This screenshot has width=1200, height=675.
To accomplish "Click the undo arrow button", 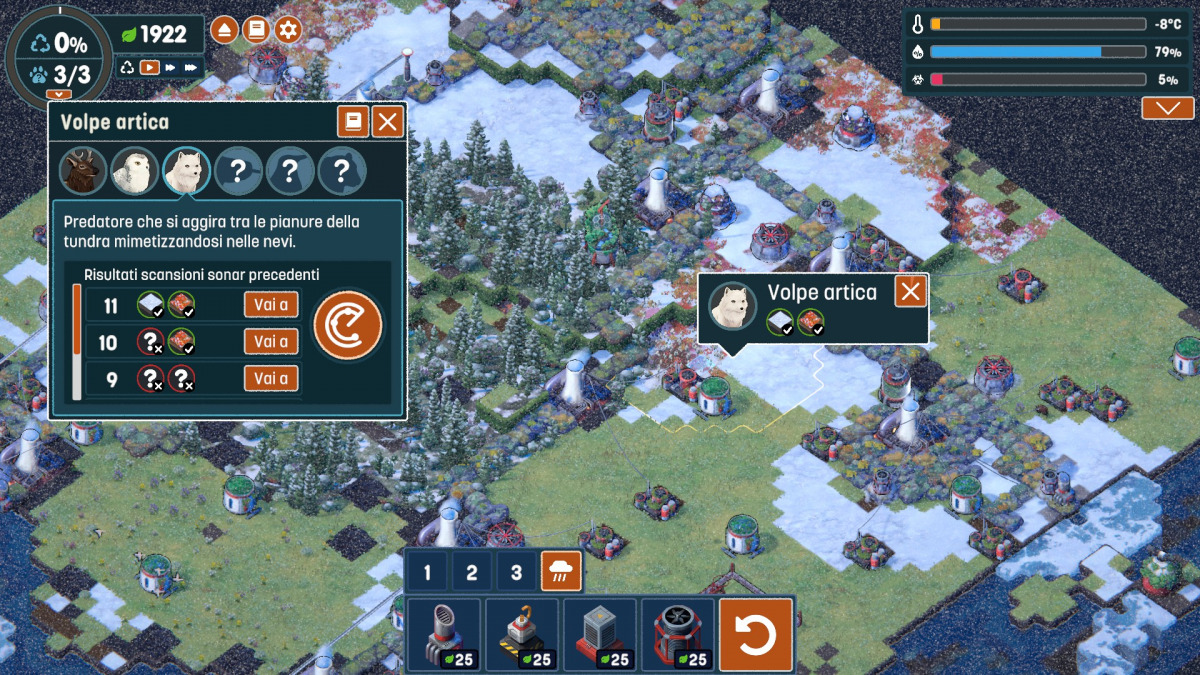I will pos(756,634).
